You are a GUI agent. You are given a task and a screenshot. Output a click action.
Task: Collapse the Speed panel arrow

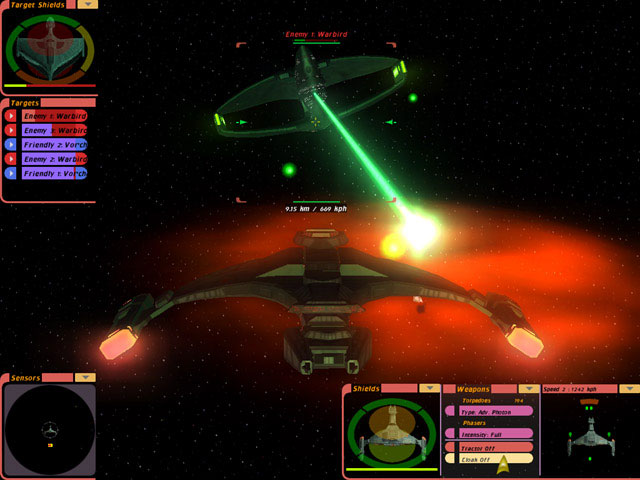[628, 388]
